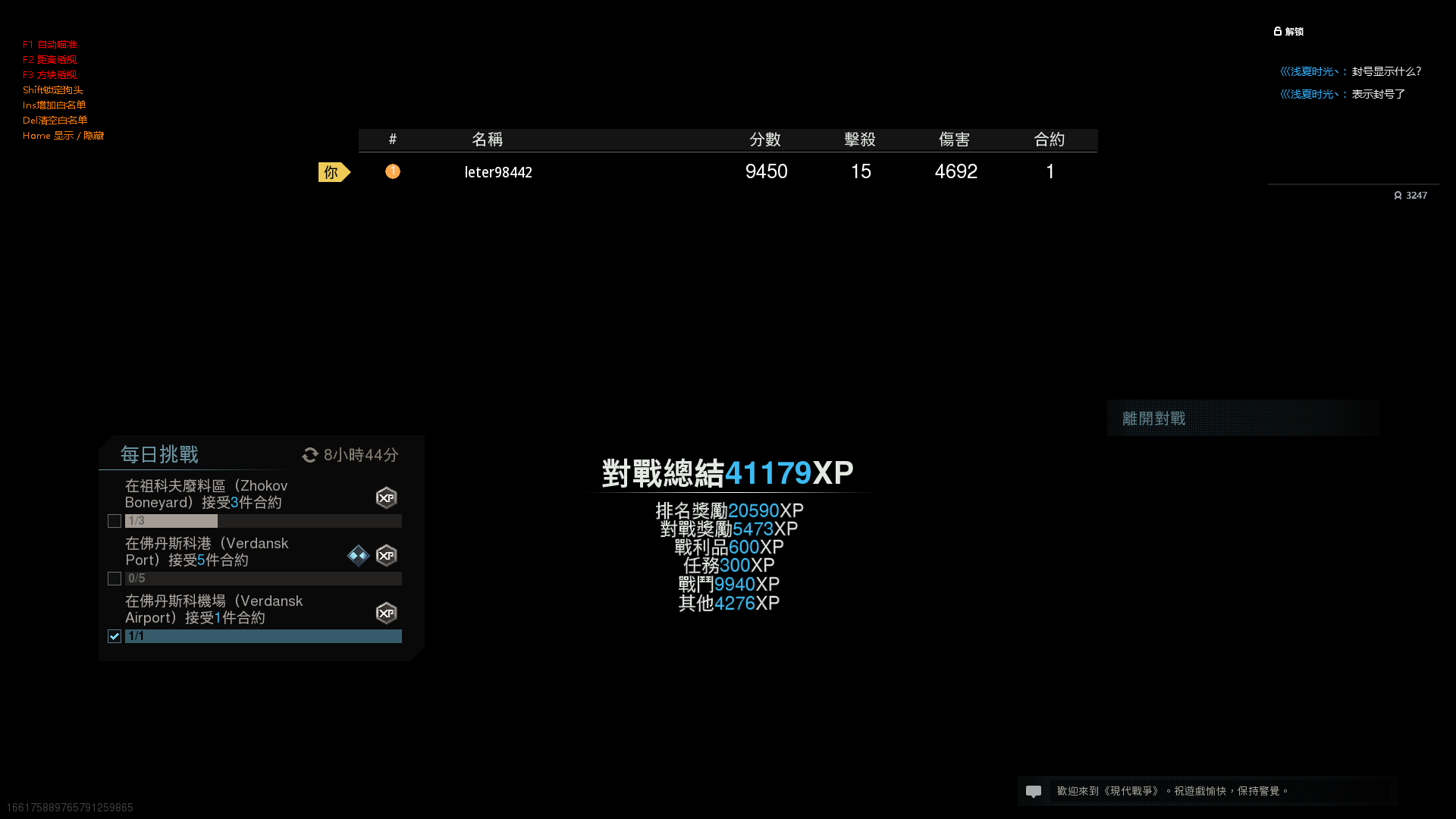Click the spectator icon showing 3247
The width and height of the screenshot is (1456, 819).
click(x=1399, y=195)
